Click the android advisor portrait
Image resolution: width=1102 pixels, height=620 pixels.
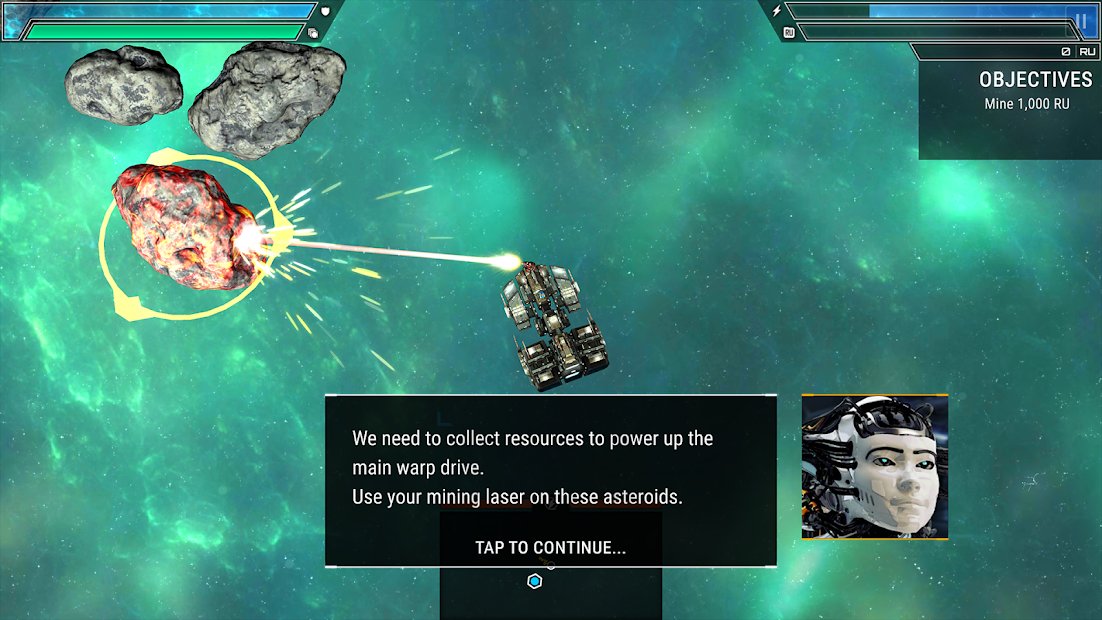click(x=874, y=467)
